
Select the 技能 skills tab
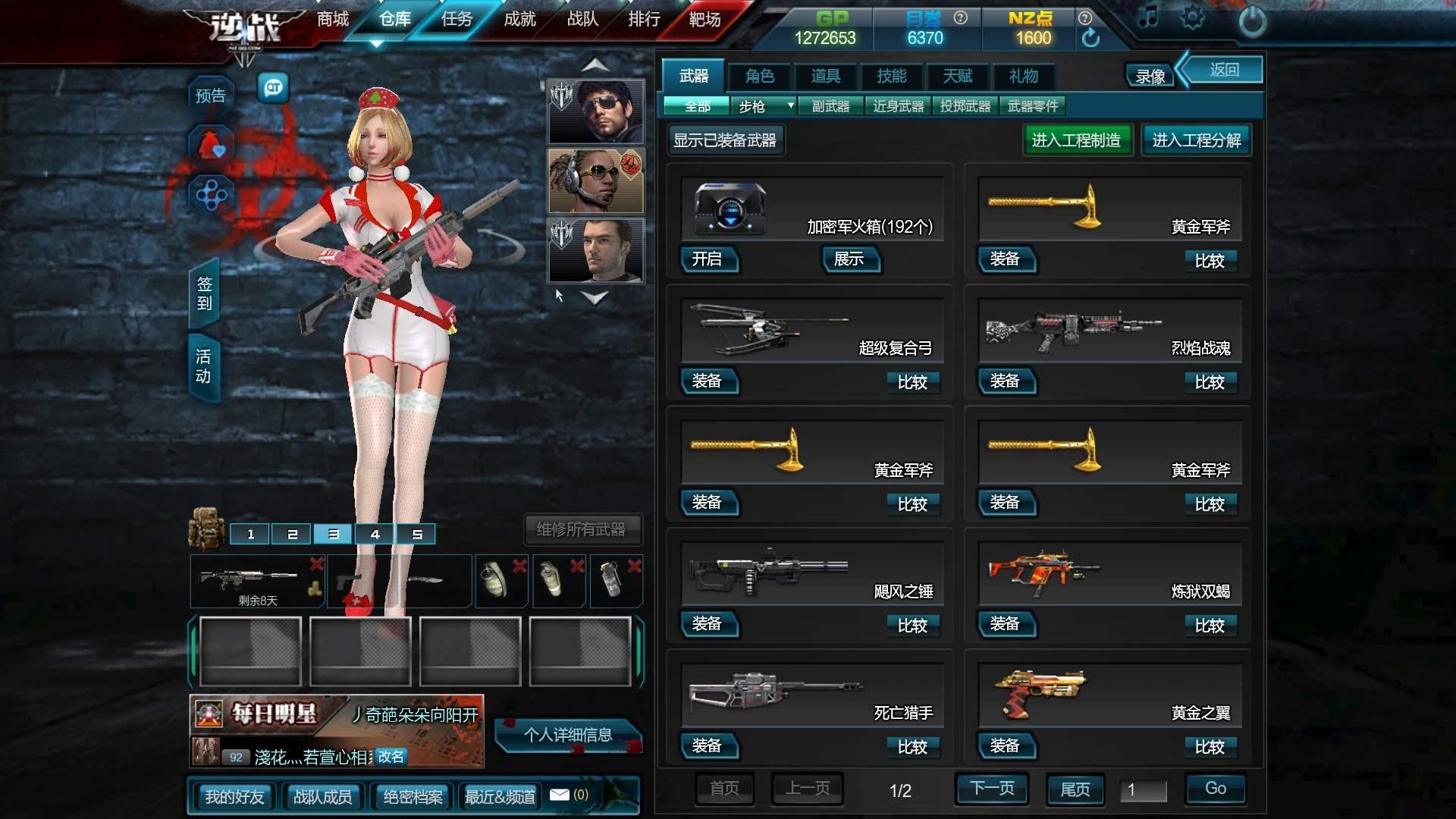click(891, 76)
